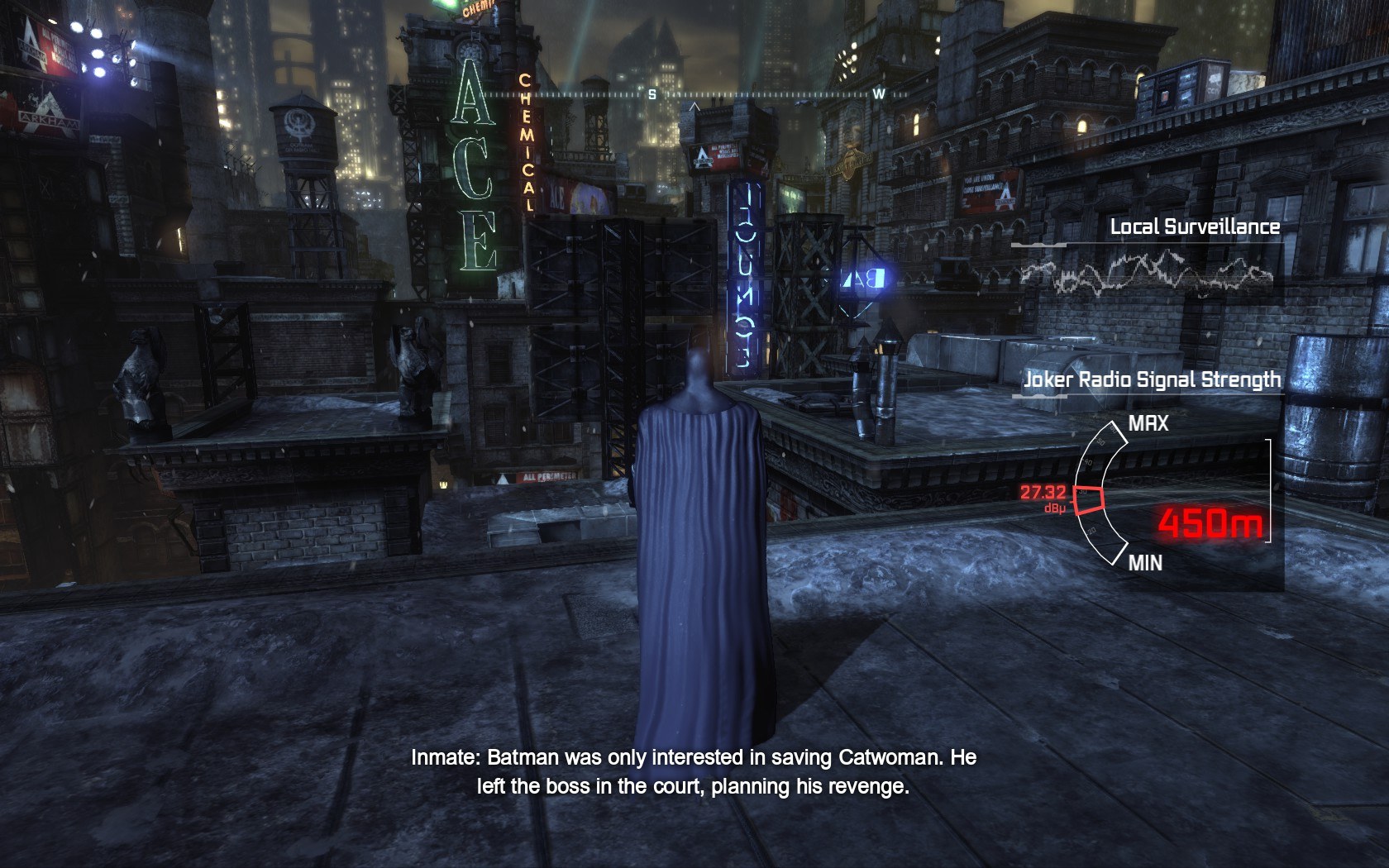Select the Joker Radio Signal Strength gauge
Image resolution: width=1389 pixels, height=868 pixels.
tap(1102, 495)
